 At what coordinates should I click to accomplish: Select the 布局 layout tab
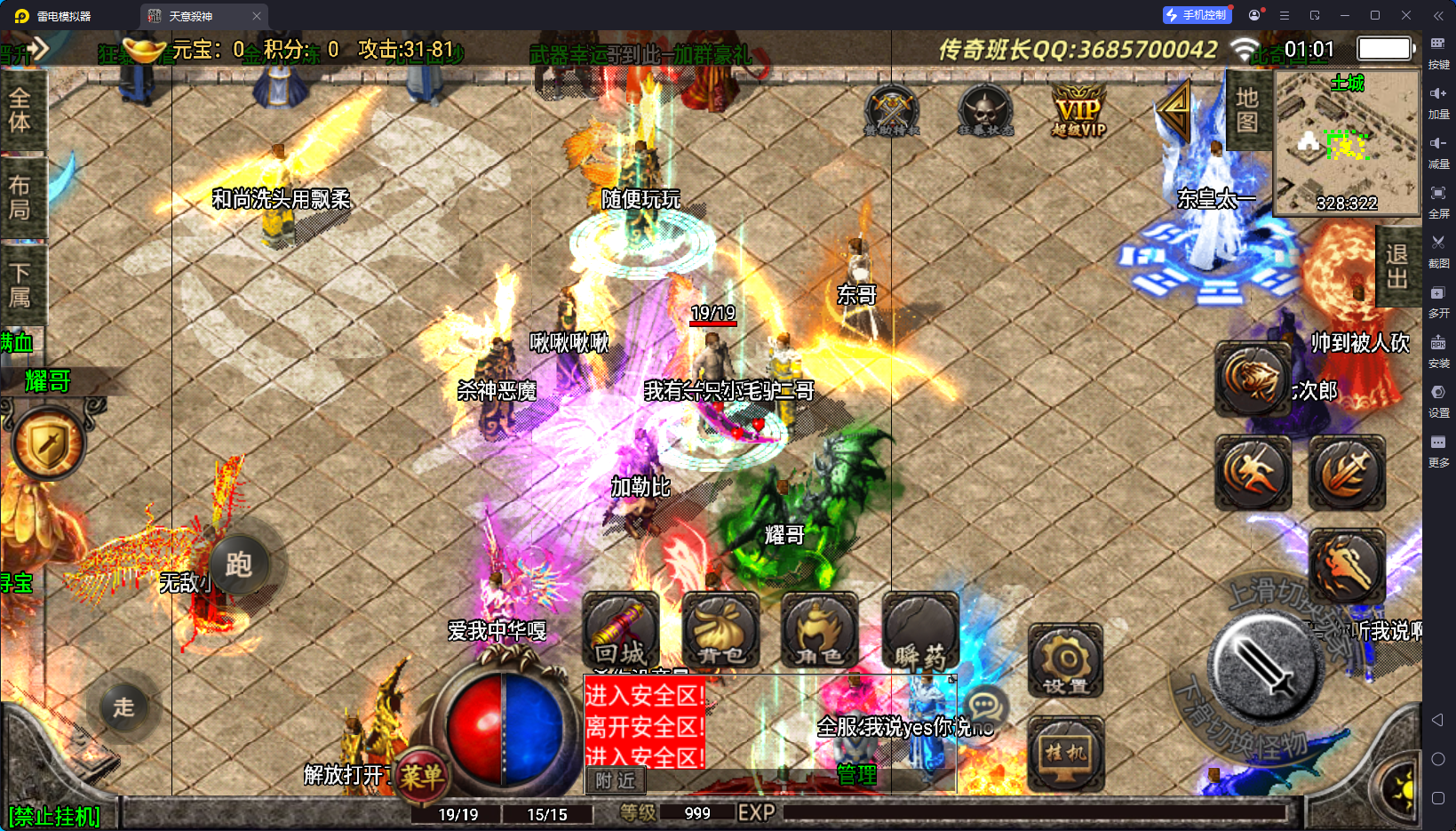coord(20,196)
